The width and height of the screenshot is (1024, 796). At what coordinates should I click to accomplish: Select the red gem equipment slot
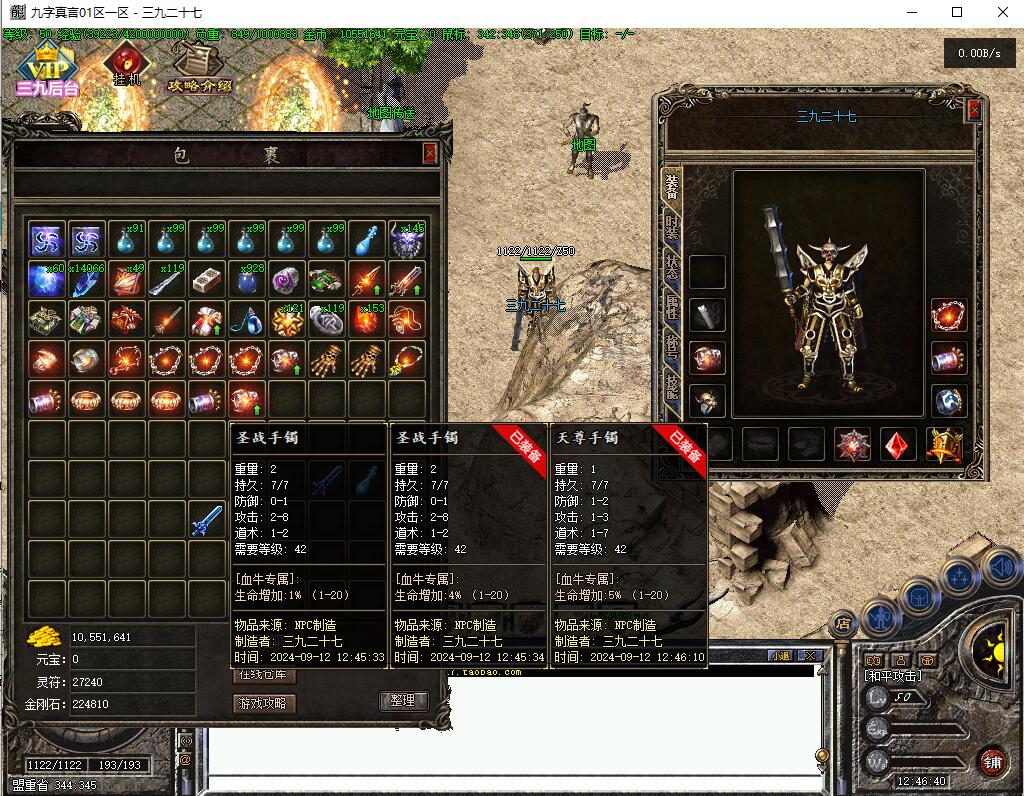pos(898,445)
